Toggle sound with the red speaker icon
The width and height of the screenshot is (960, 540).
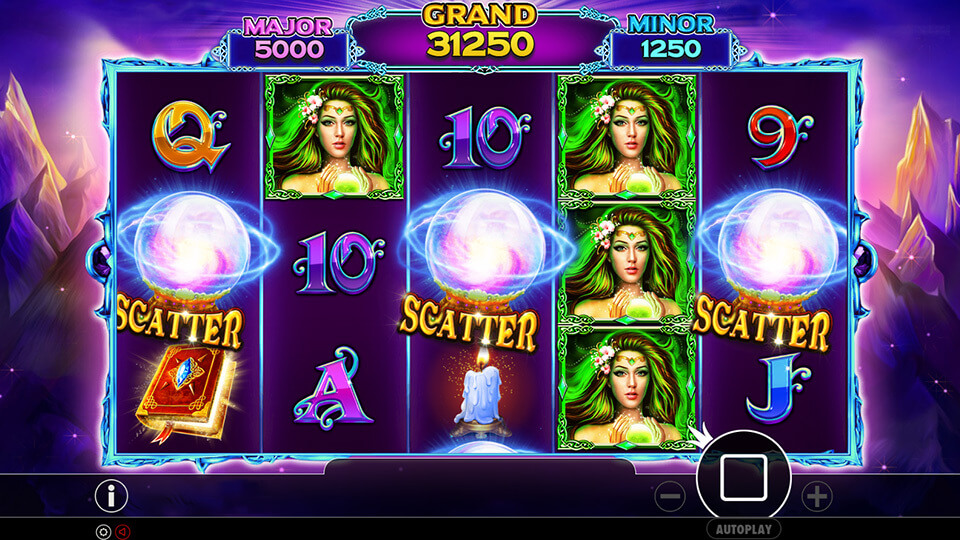click(x=123, y=532)
